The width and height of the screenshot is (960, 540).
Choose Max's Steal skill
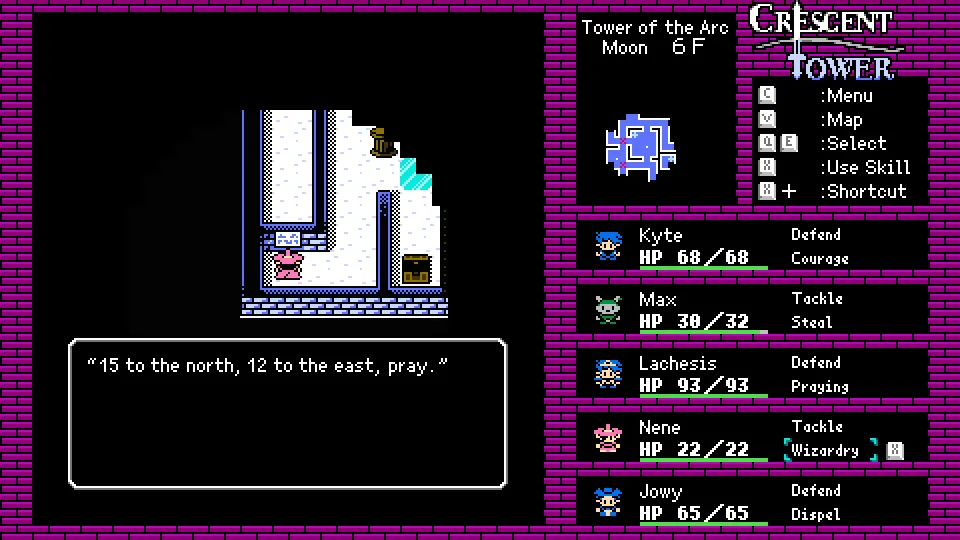tap(811, 323)
